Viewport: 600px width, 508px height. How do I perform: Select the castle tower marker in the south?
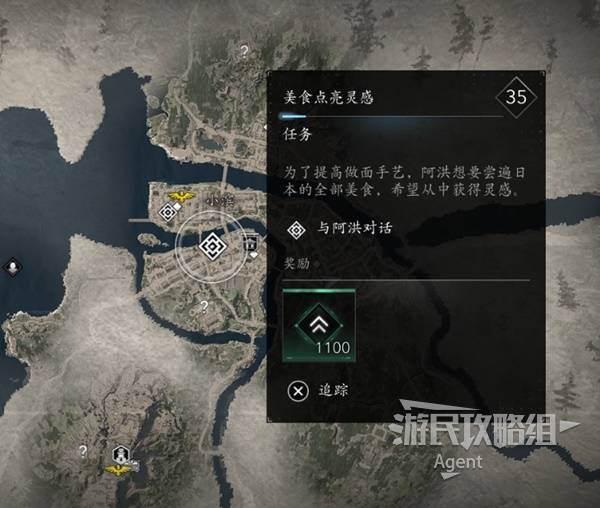coord(121,454)
